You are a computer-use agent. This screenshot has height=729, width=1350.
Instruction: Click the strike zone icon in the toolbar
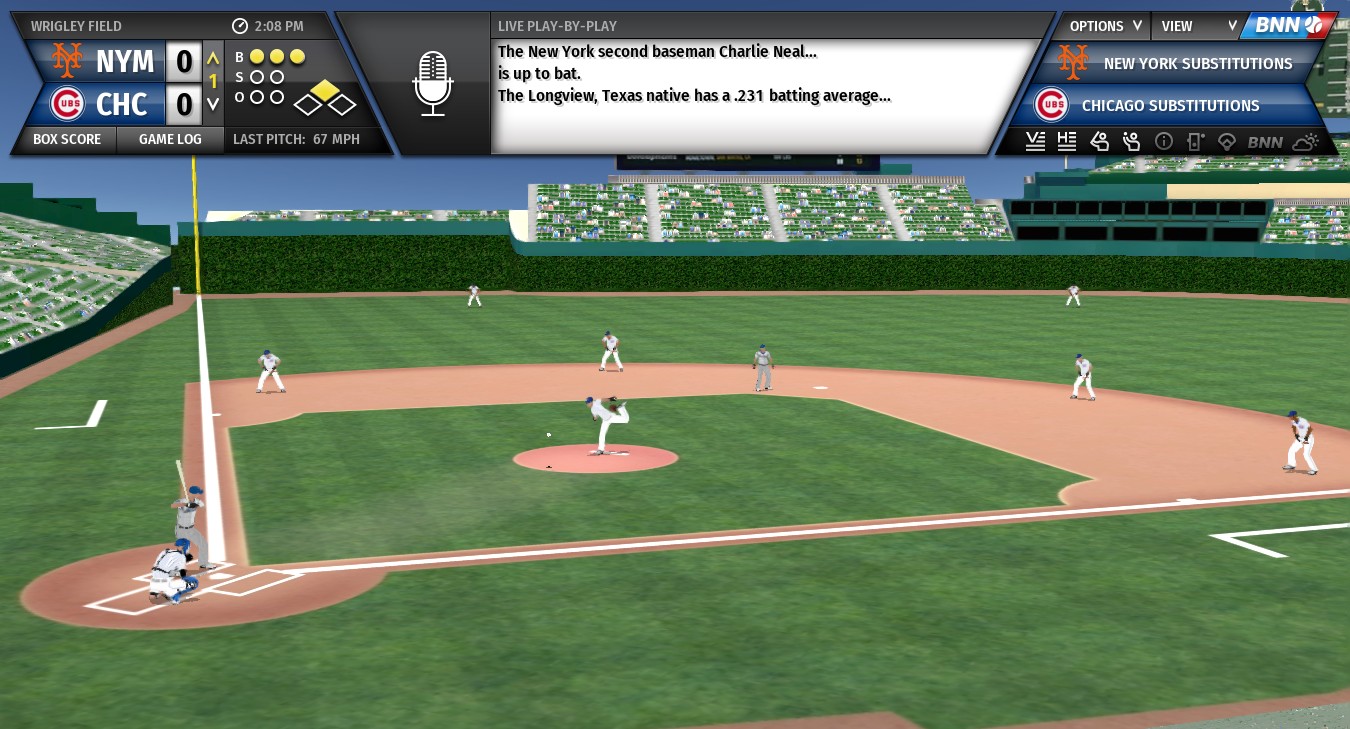(1195, 142)
